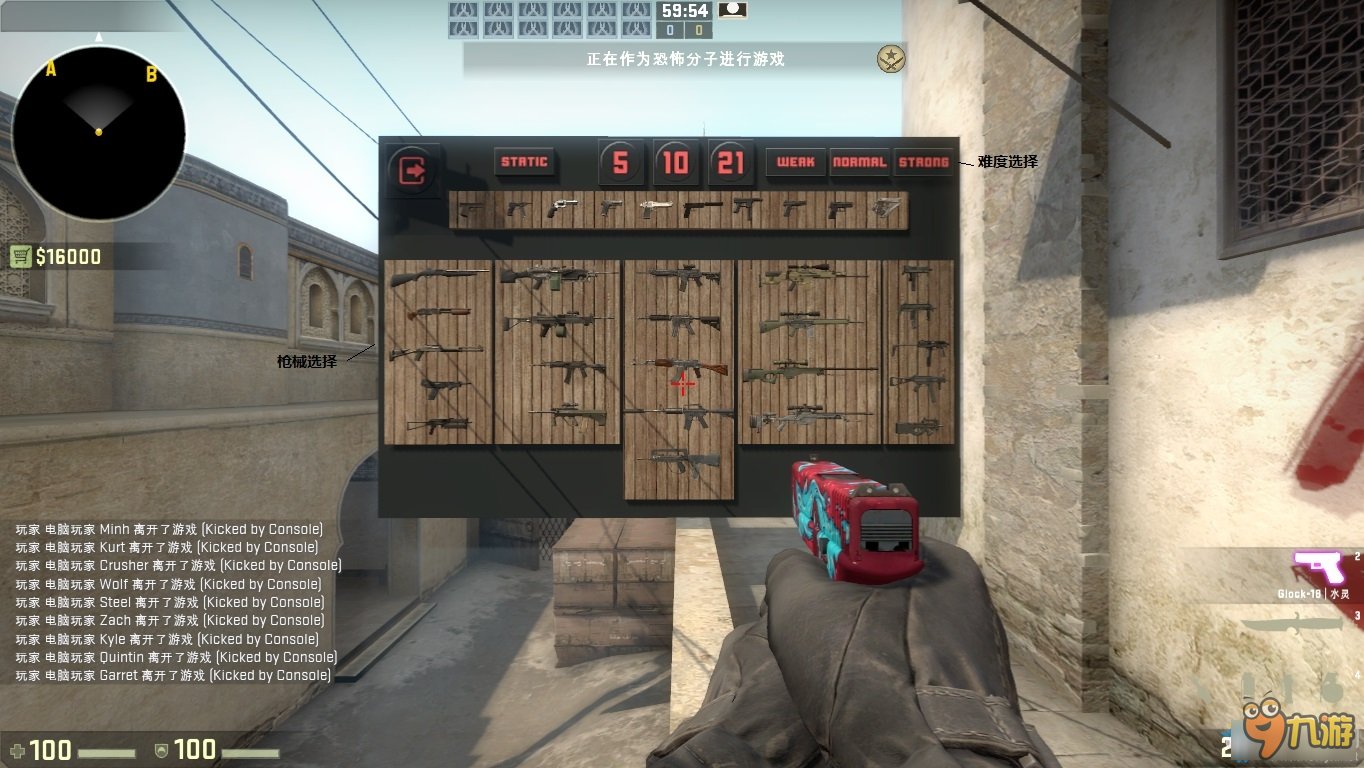Viewport: 1364px width, 768px height.
Task: Choose the UMP-45 from the SMG rack
Action: pos(920,382)
